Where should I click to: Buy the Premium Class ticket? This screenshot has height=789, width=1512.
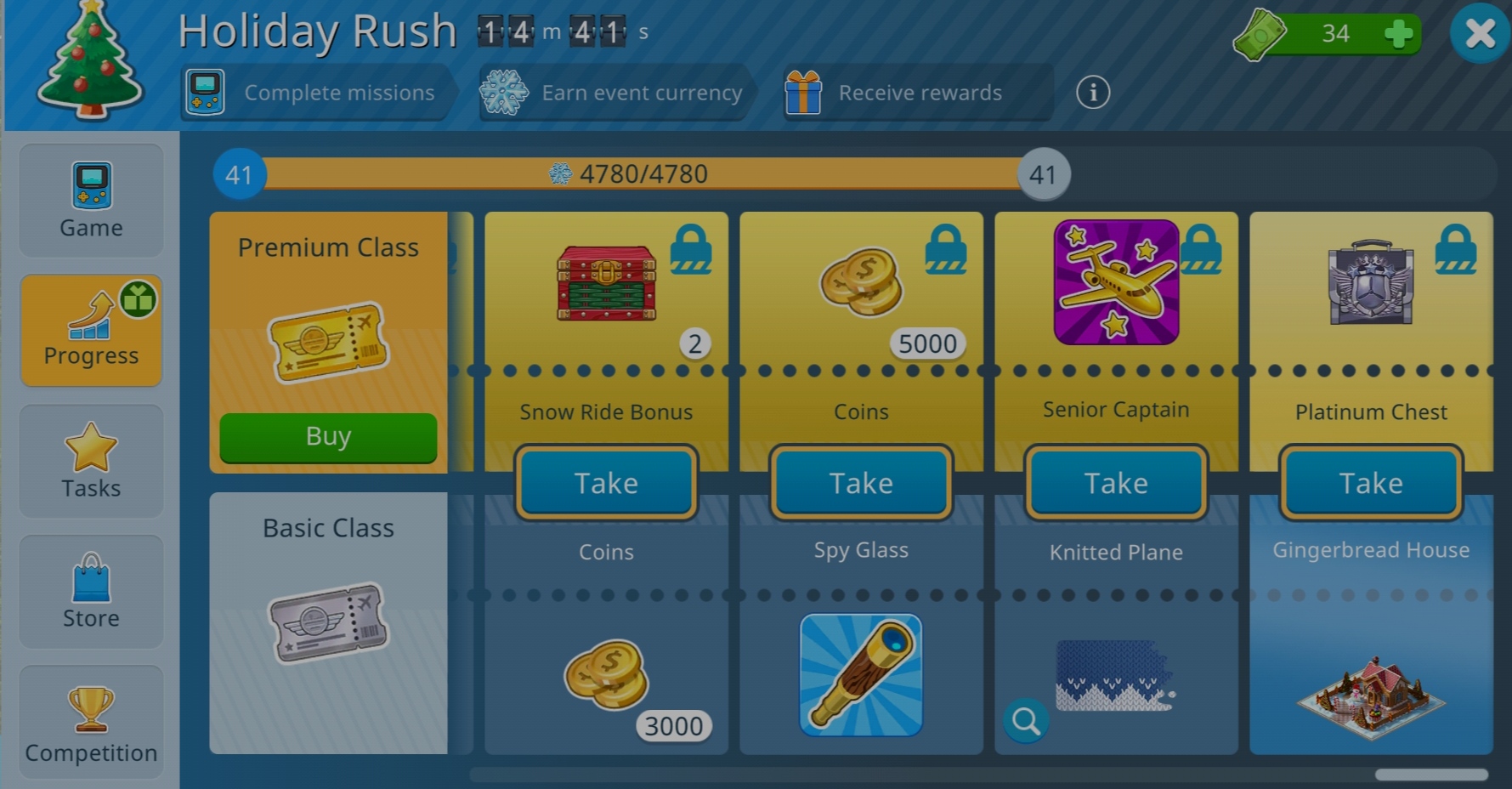coord(328,437)
